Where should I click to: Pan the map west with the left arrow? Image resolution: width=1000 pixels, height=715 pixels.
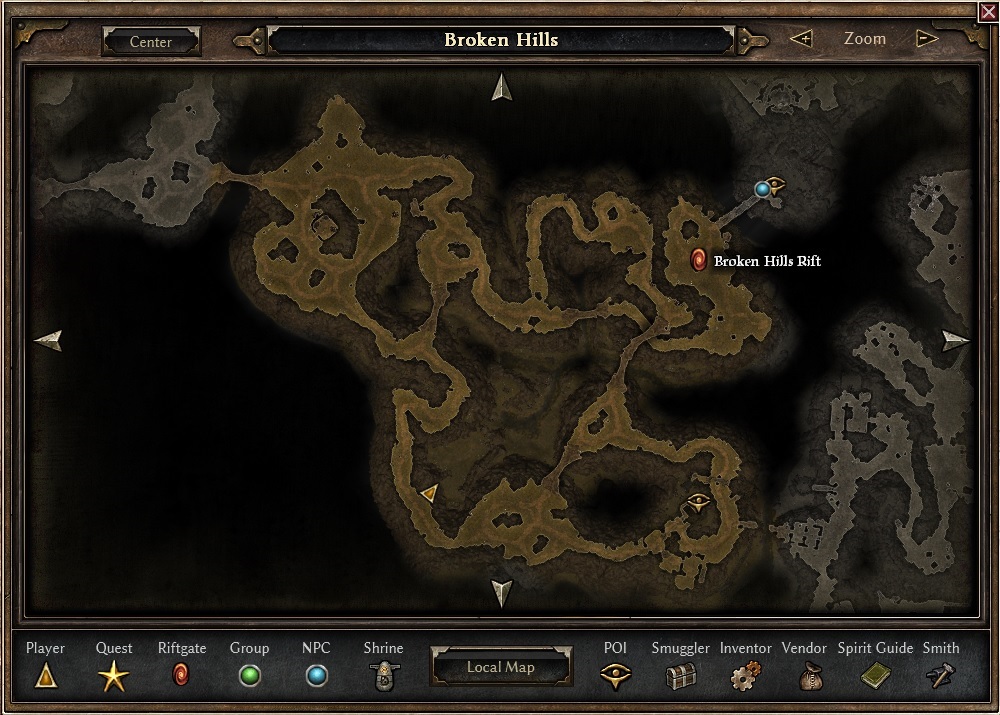pyautogui.click(x=48, y=341)
